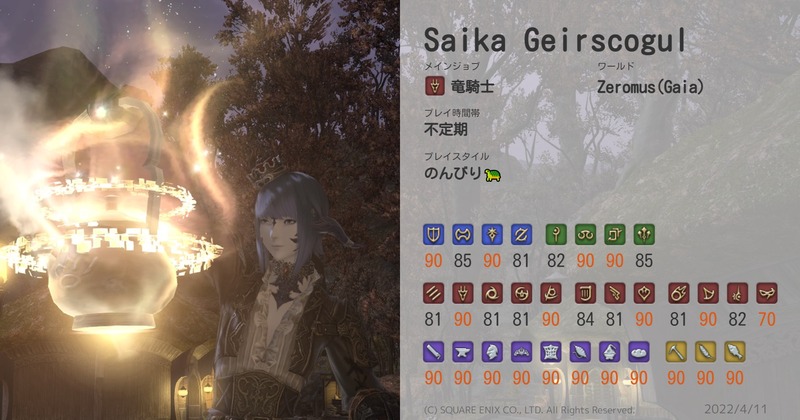This screenshot has height=420, width=800.
Task: Select the Carpenter saw icon
Action: [x=434, y=352]
